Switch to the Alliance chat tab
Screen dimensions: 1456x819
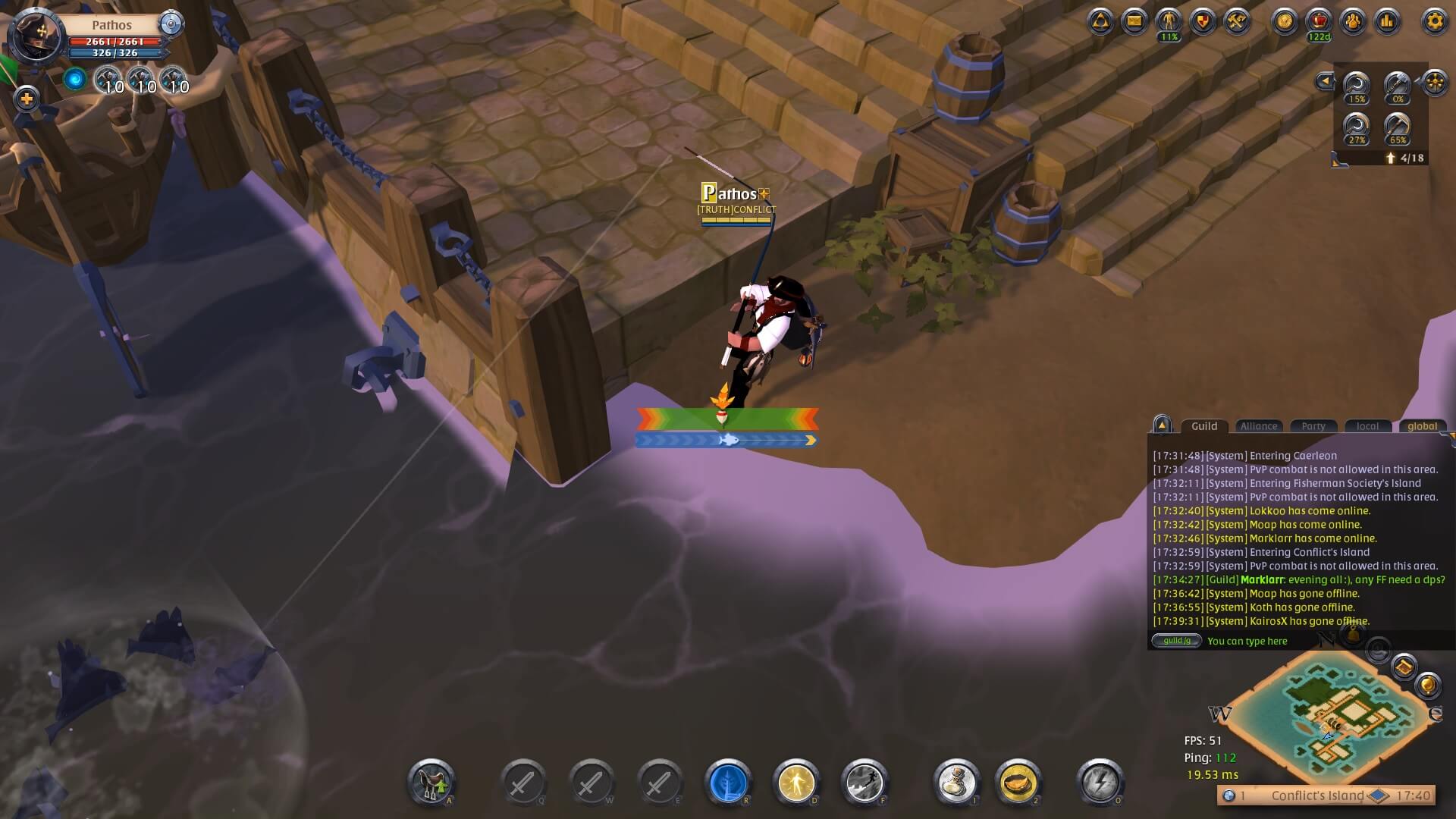coord(1259,427)
